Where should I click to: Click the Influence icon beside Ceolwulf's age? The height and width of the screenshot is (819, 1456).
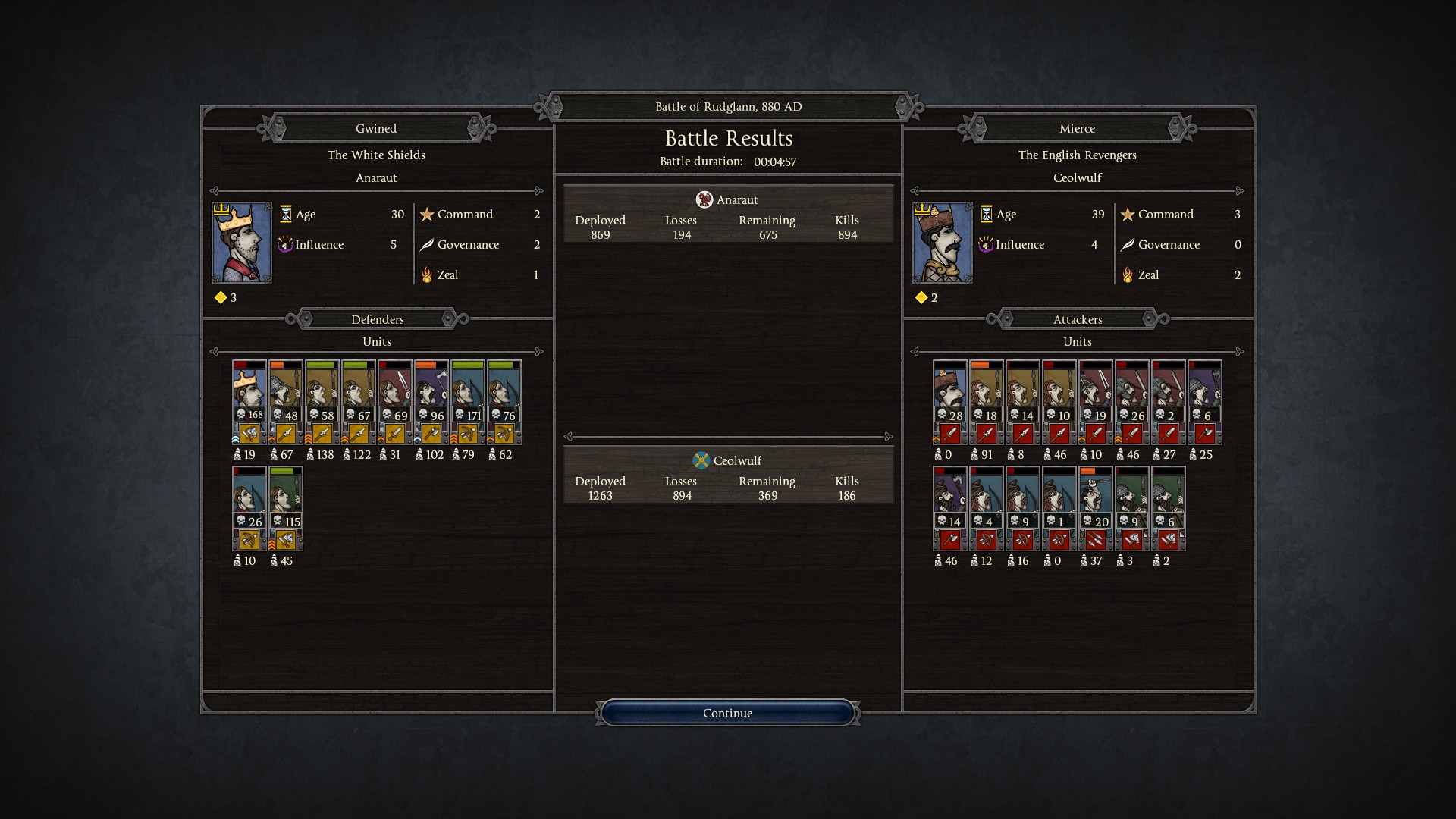987,244
